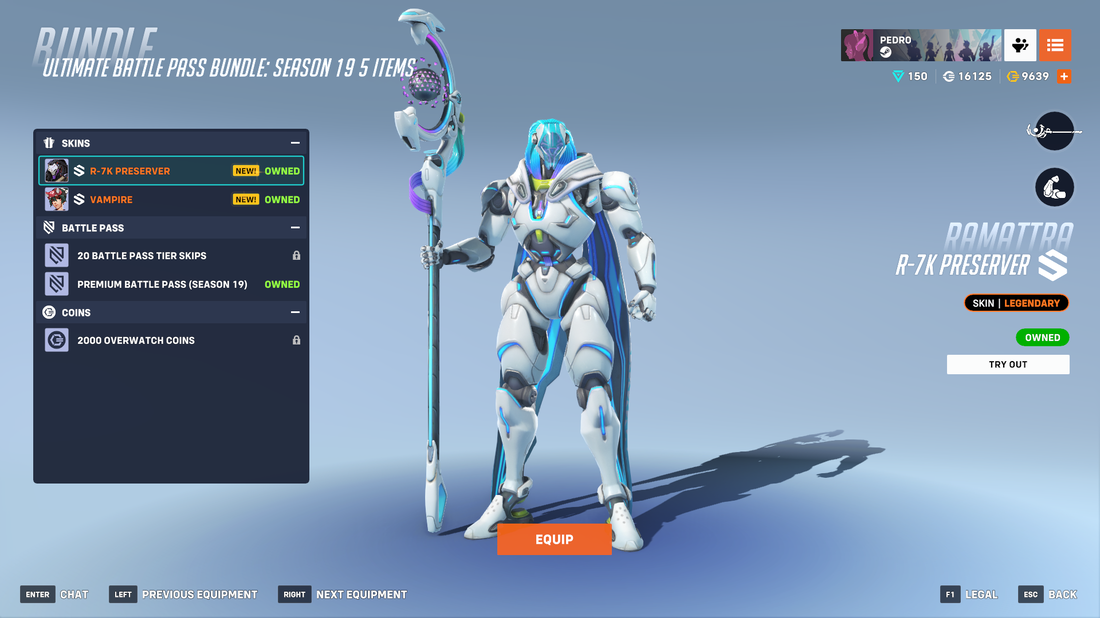
Task: Try out the R-7K Preserver skin
Action: [1007, 364]
